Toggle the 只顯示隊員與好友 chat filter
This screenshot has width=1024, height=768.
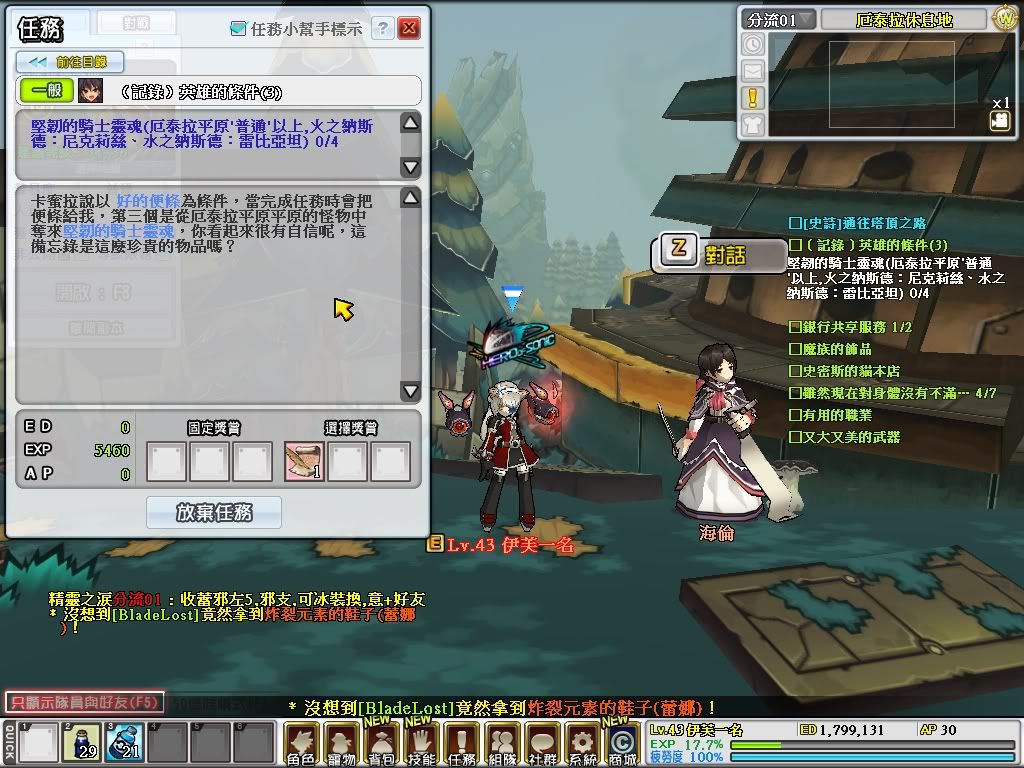point(84,702)
